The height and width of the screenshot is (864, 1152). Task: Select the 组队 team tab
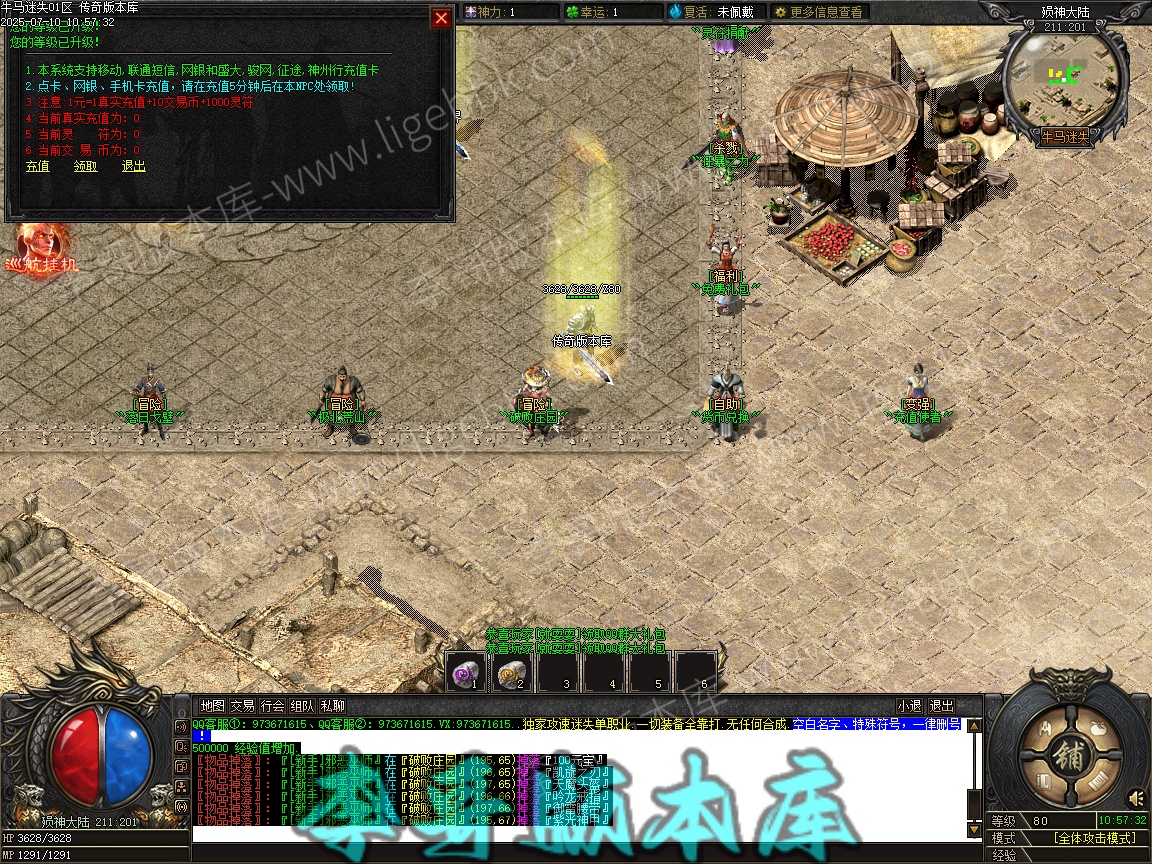tap(302, 706)
